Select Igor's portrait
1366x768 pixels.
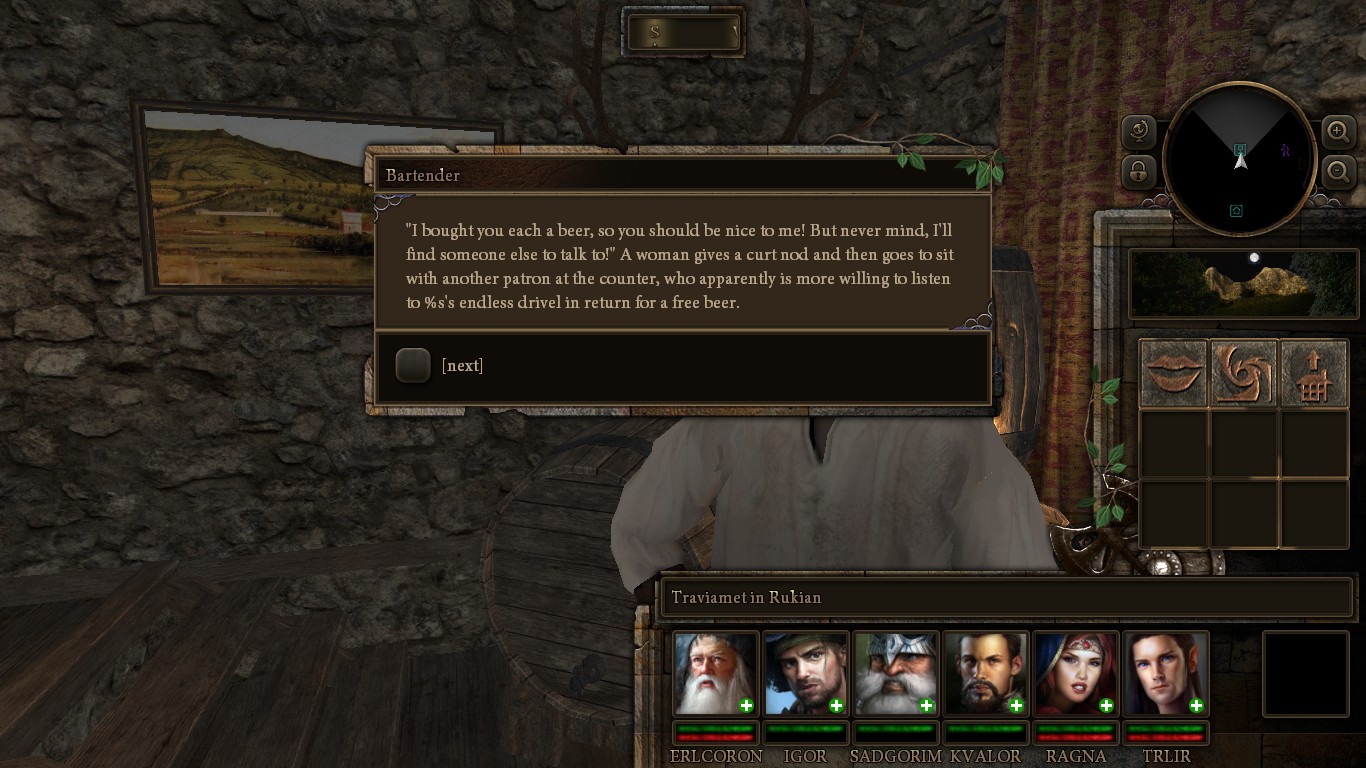[x=804, y=673]
